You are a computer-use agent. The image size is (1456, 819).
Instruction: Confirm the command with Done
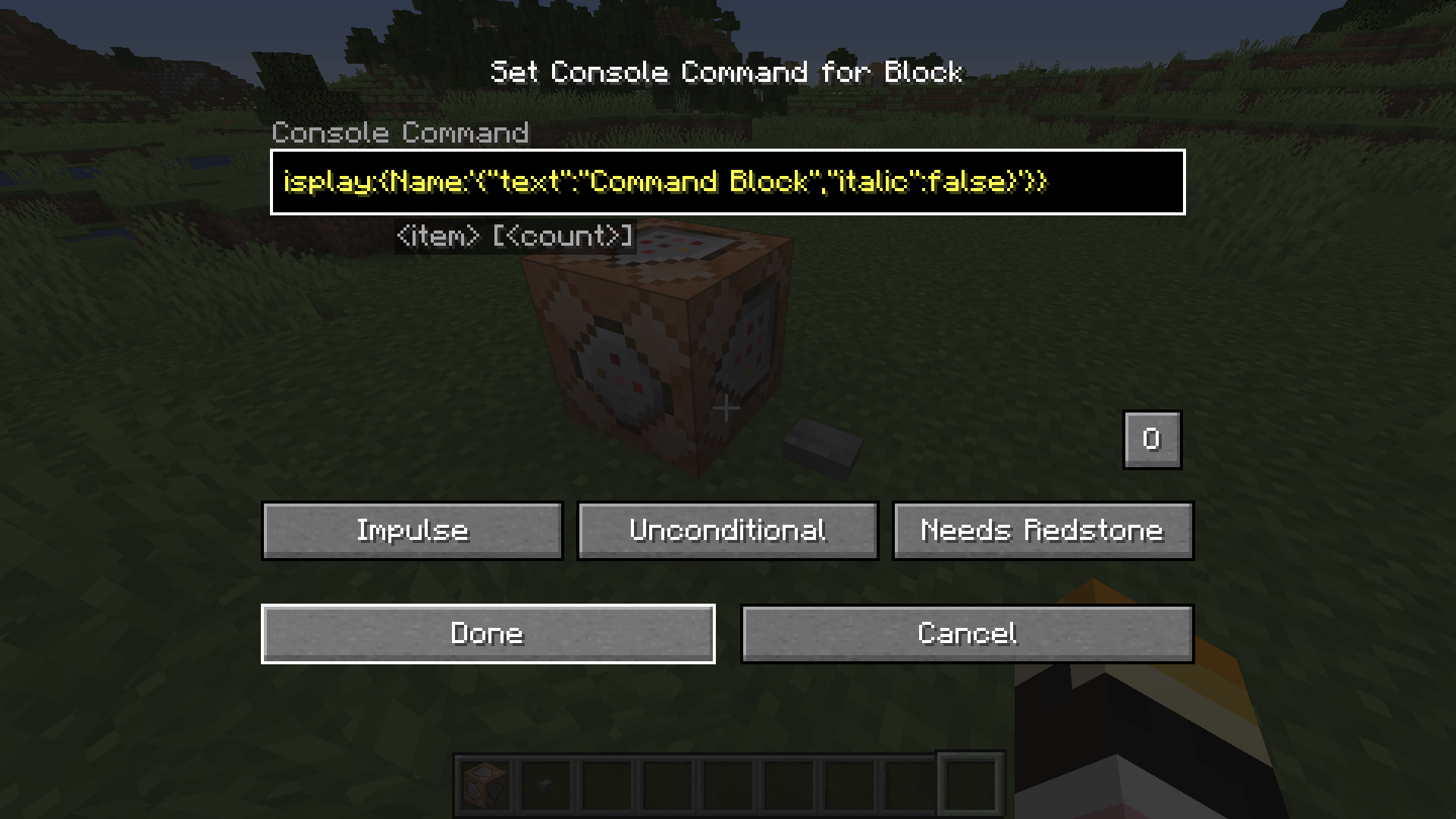click(x=488, y=633)
